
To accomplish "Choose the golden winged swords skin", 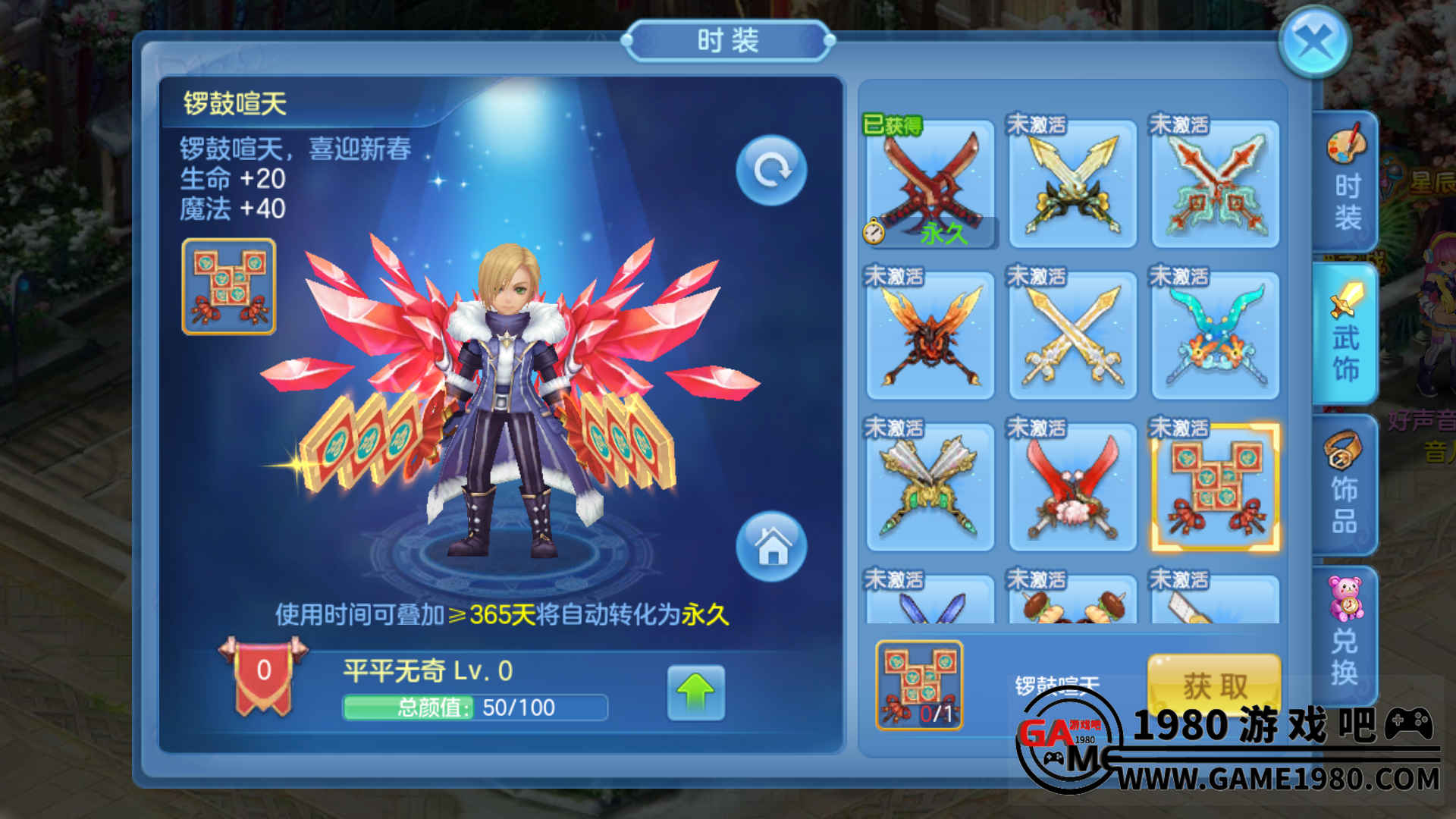I will 1072,184.
